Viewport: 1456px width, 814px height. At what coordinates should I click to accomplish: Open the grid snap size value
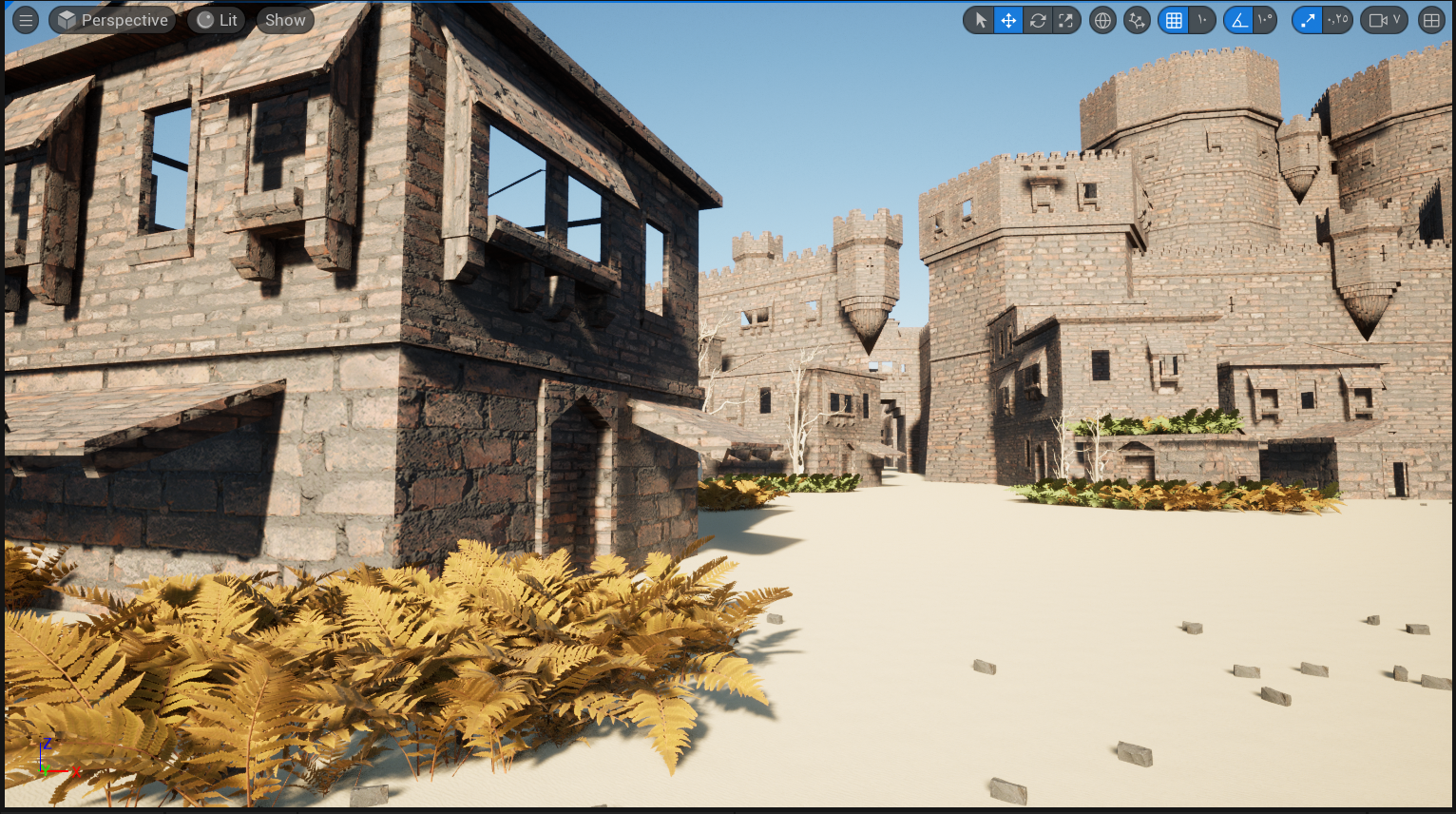click(x=1202, y=20)
